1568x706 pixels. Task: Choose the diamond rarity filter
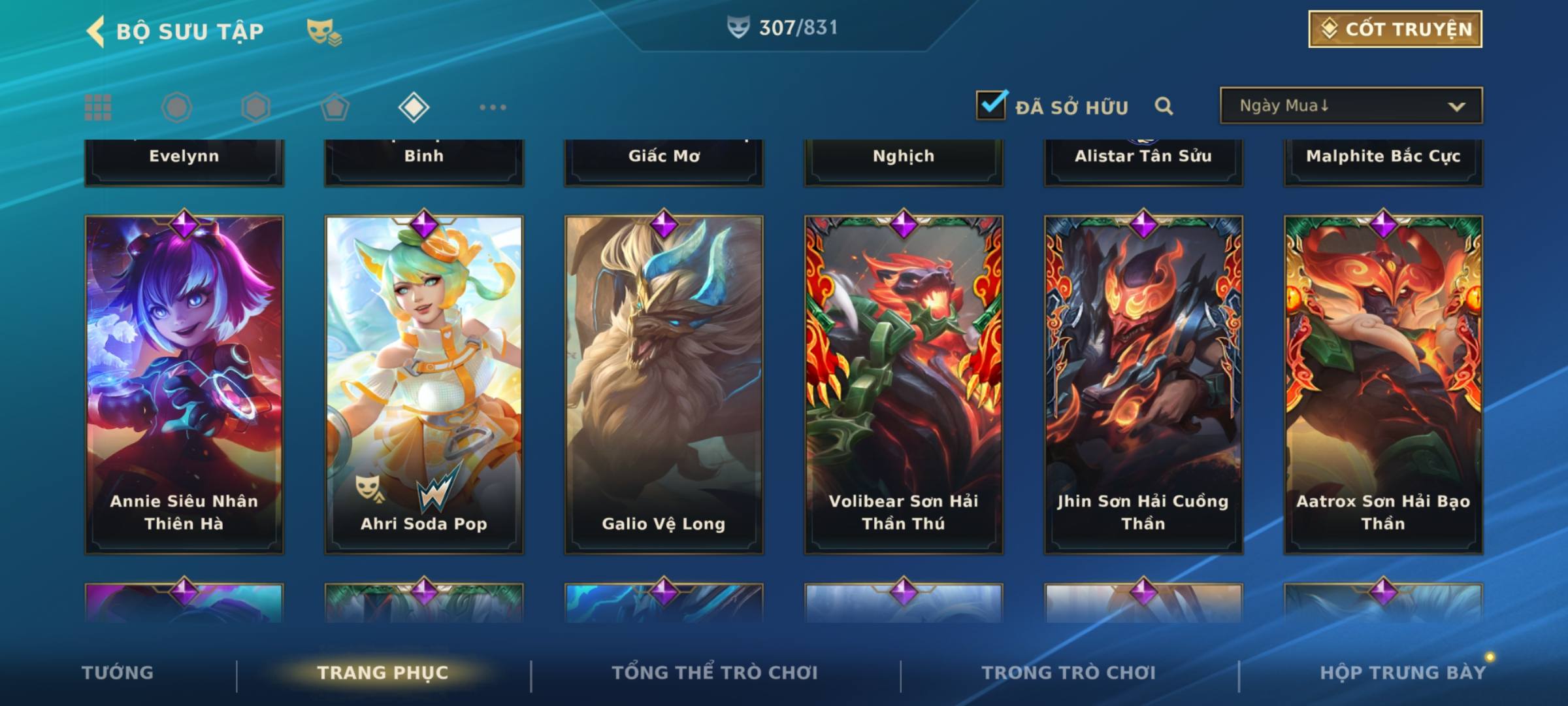point(414,107)
